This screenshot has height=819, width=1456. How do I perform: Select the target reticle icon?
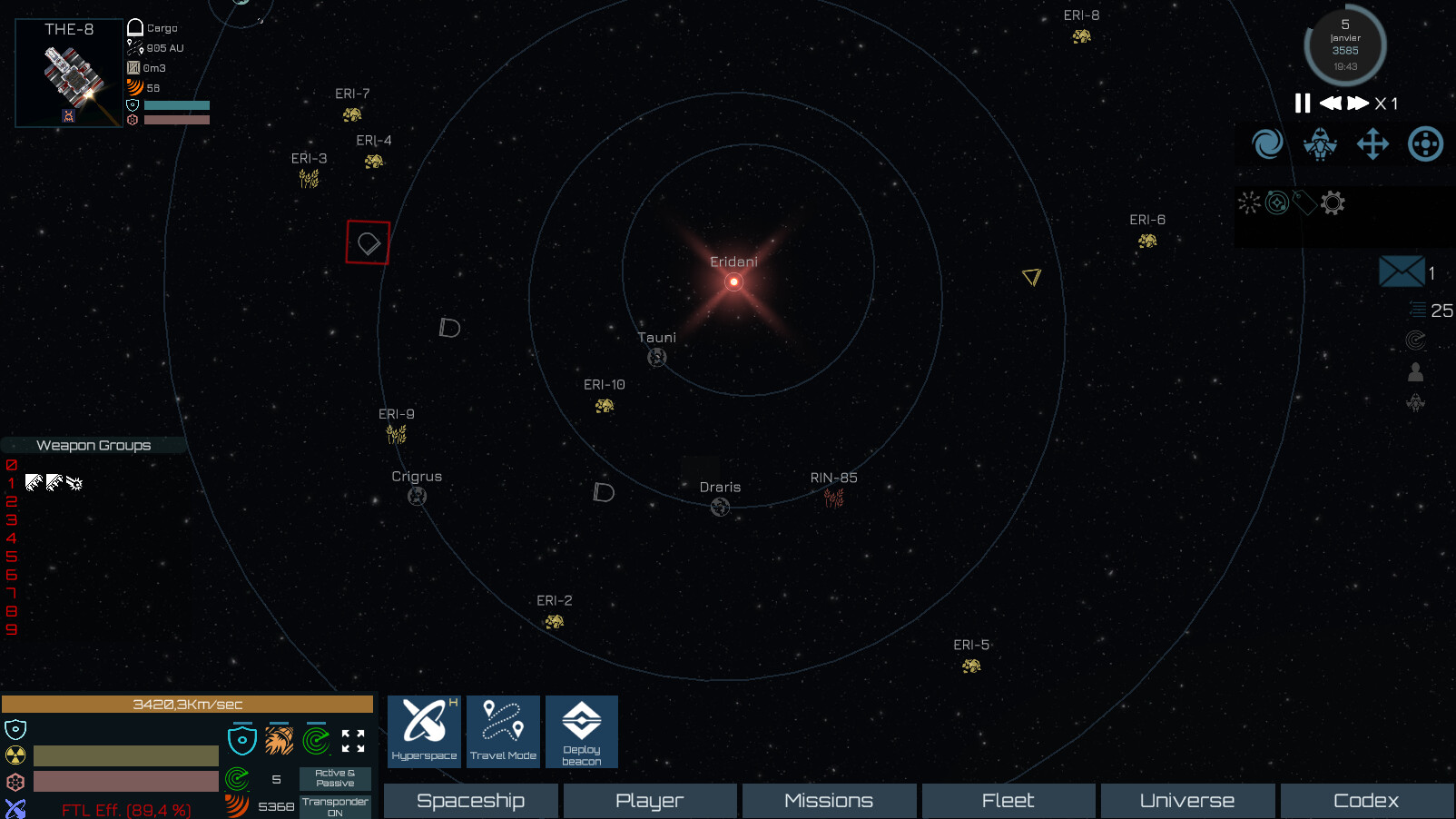1424,143
